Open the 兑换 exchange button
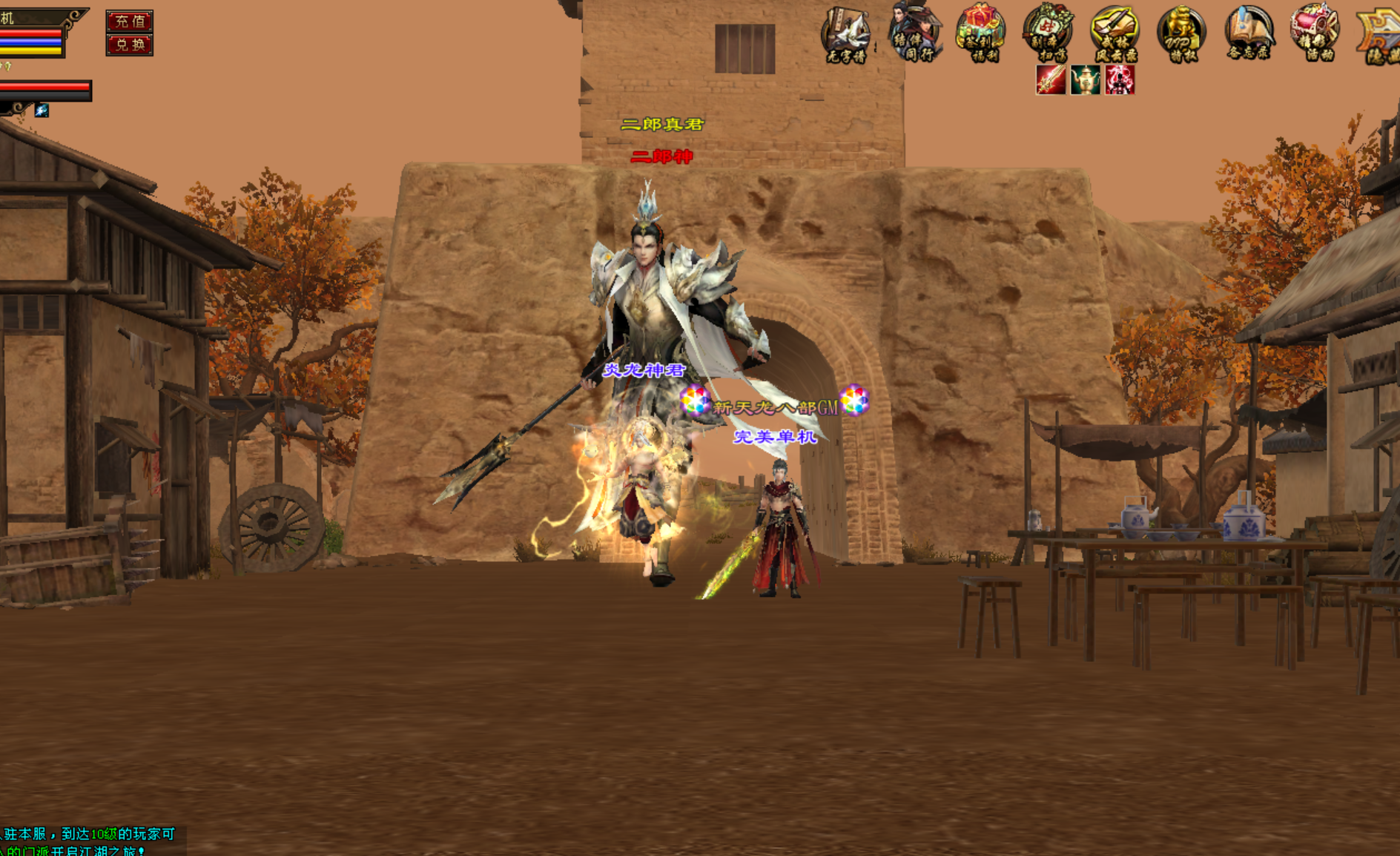Viewport: 1400px width, 856px height. tap(129, 45)
